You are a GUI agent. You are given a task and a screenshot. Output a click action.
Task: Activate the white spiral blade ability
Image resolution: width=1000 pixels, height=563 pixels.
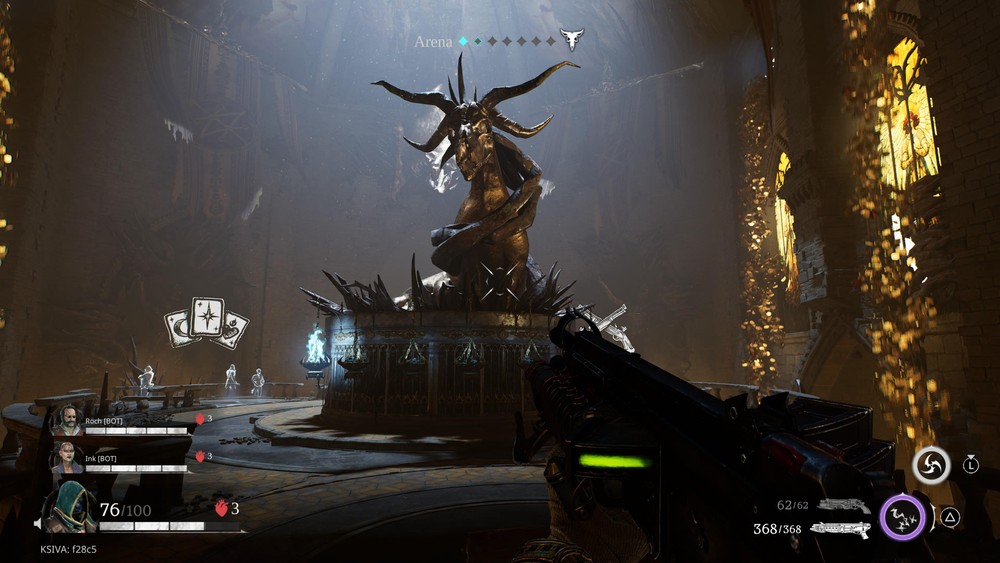(x=931, y=465)
